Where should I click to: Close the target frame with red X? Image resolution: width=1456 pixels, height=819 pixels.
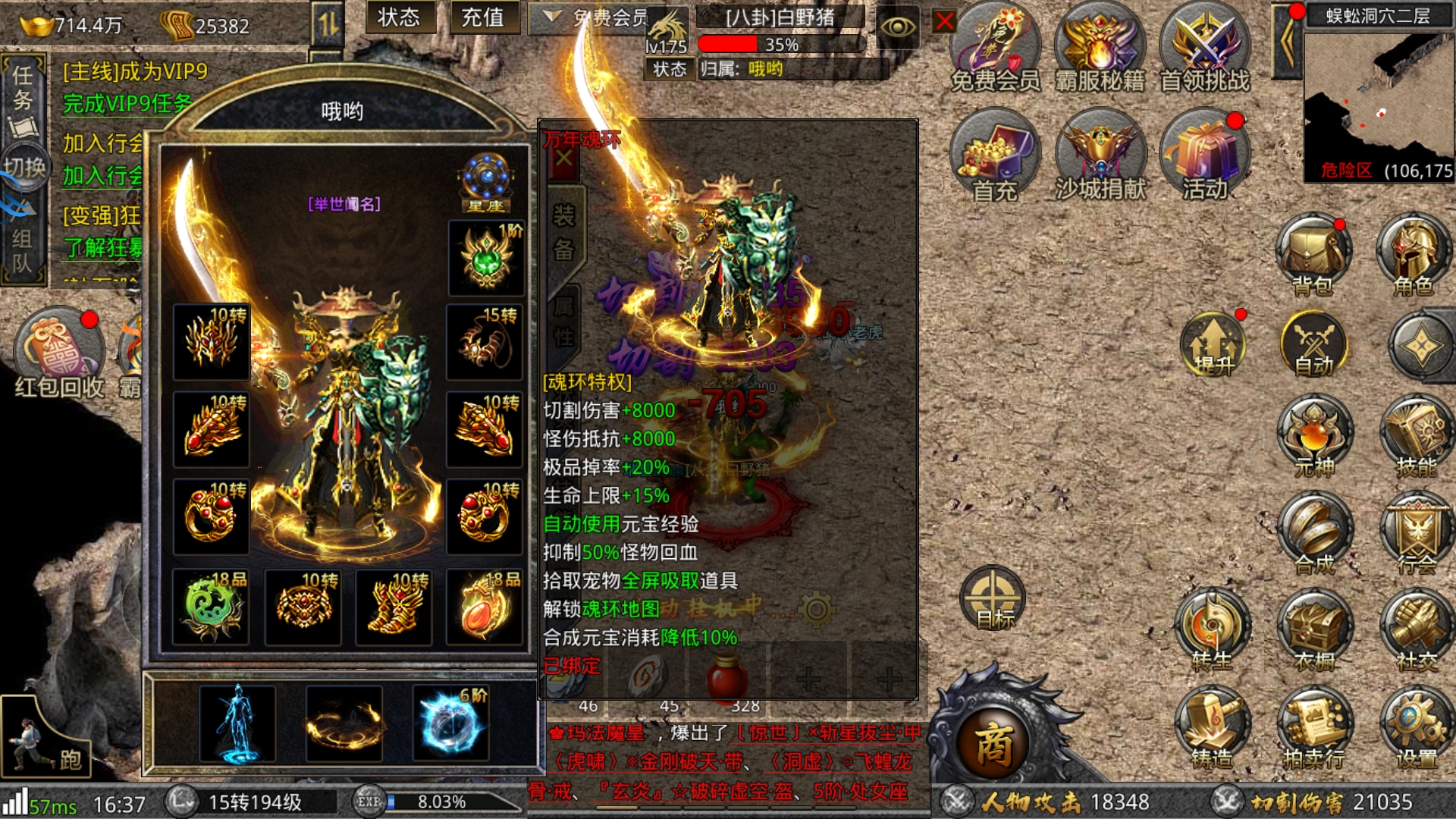(944, 21)
